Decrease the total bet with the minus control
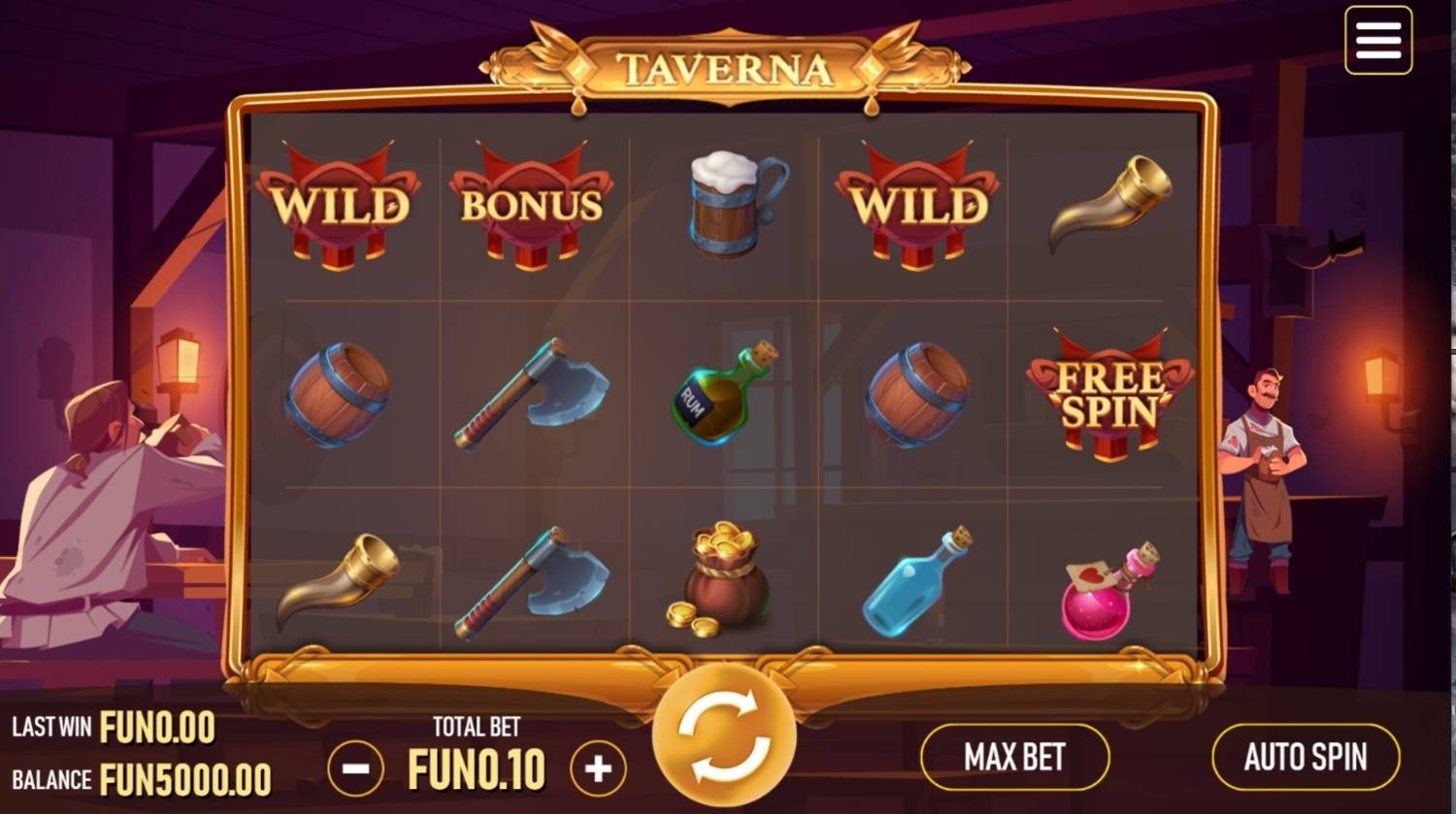1456x814 pixels. tap(355, 766)
